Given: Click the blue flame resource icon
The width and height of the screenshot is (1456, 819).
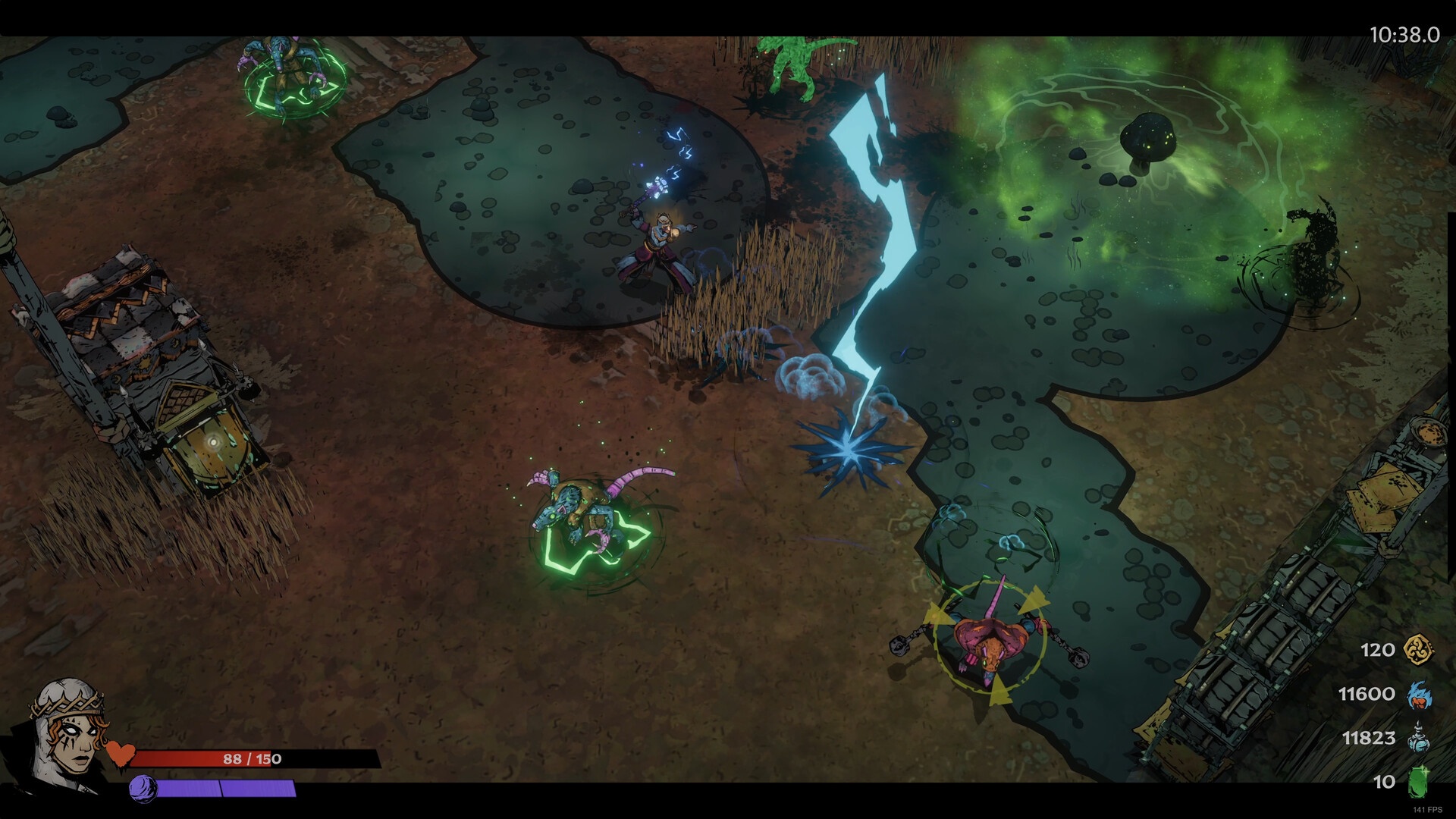Looking at the screenshot, I should coord(1418,694).
